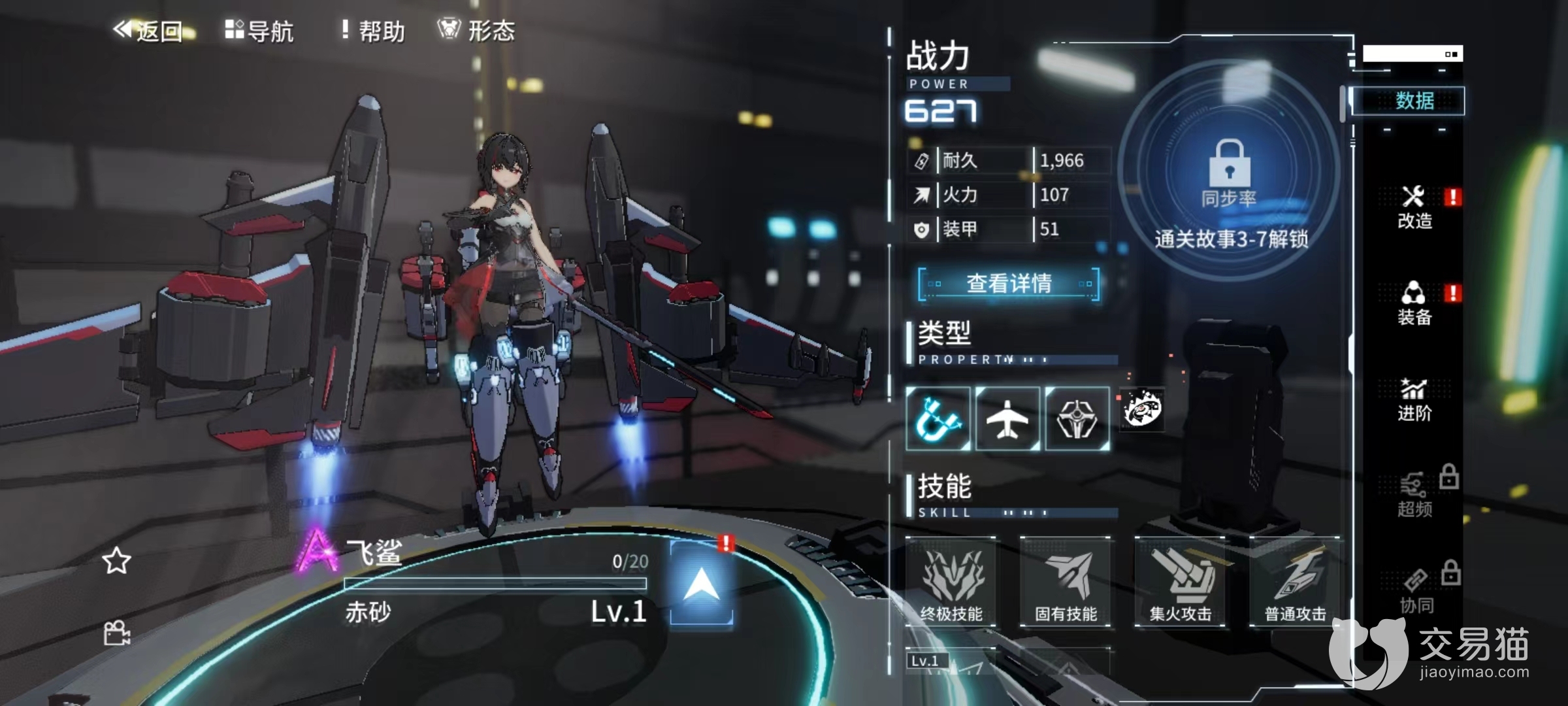Go back with the 返回 button
This screenshot has width=1568, height=706.
click(148, 31)
